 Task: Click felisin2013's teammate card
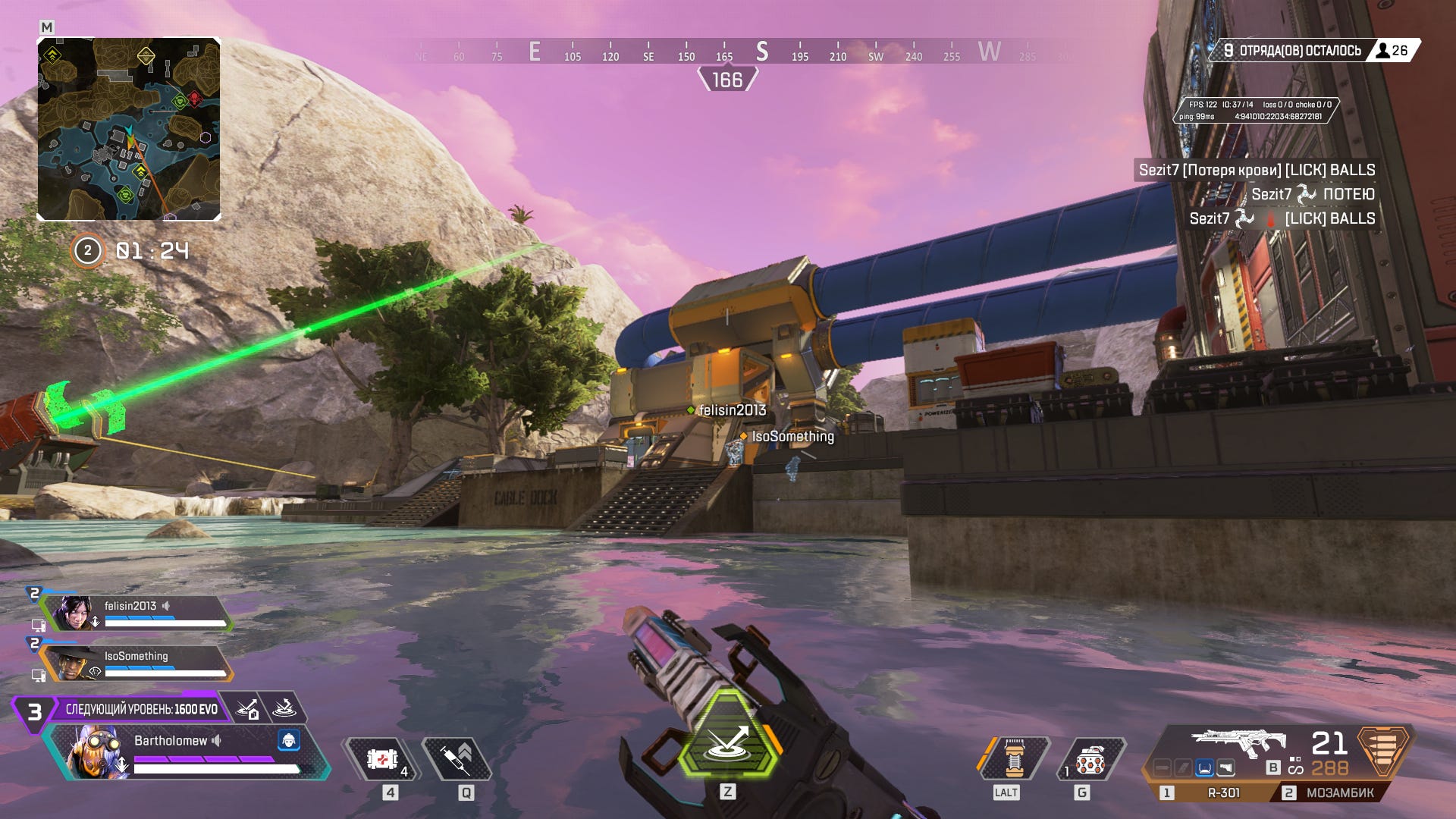pos(136,613)
